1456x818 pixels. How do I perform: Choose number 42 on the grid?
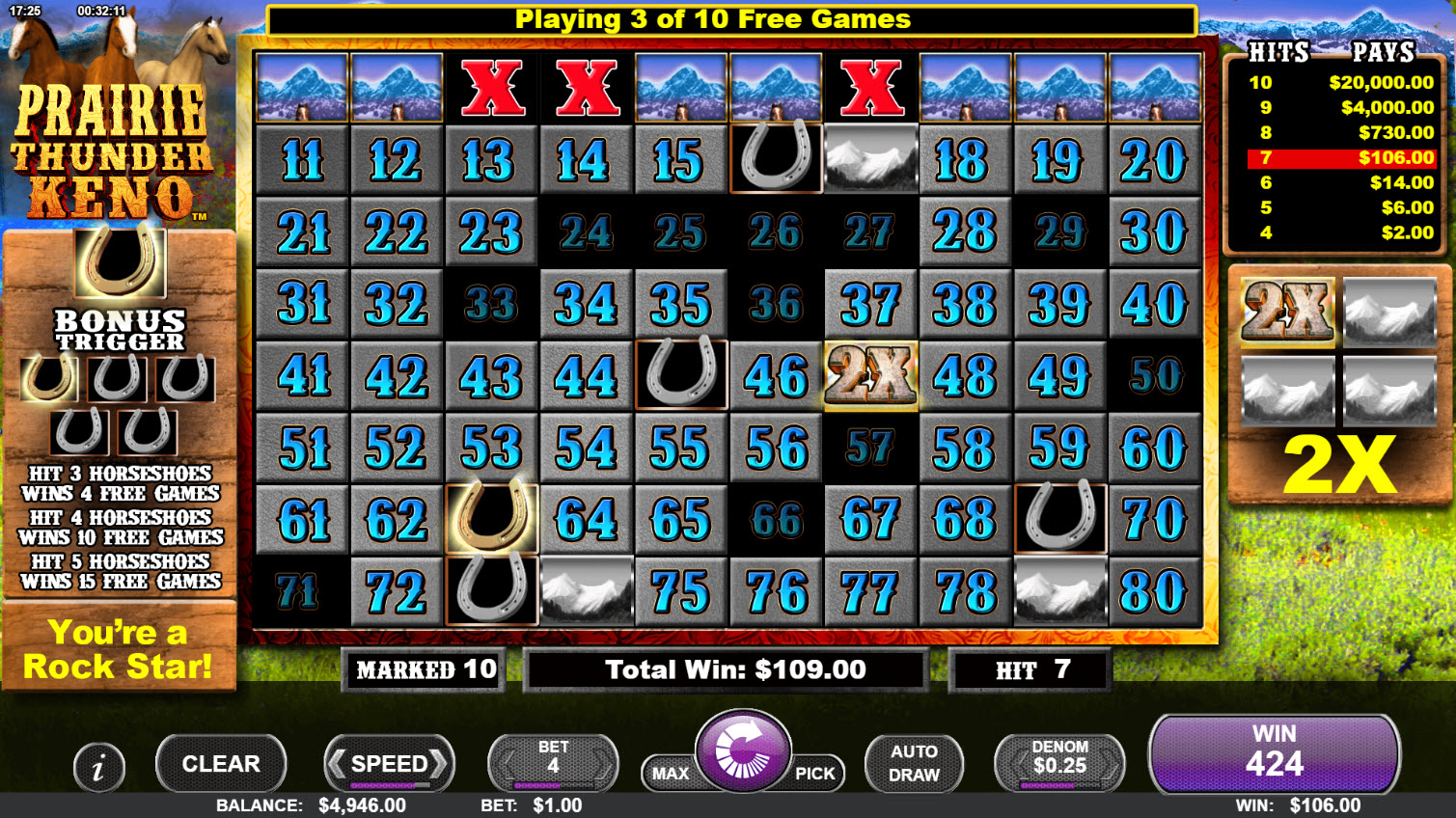[397, 376]
